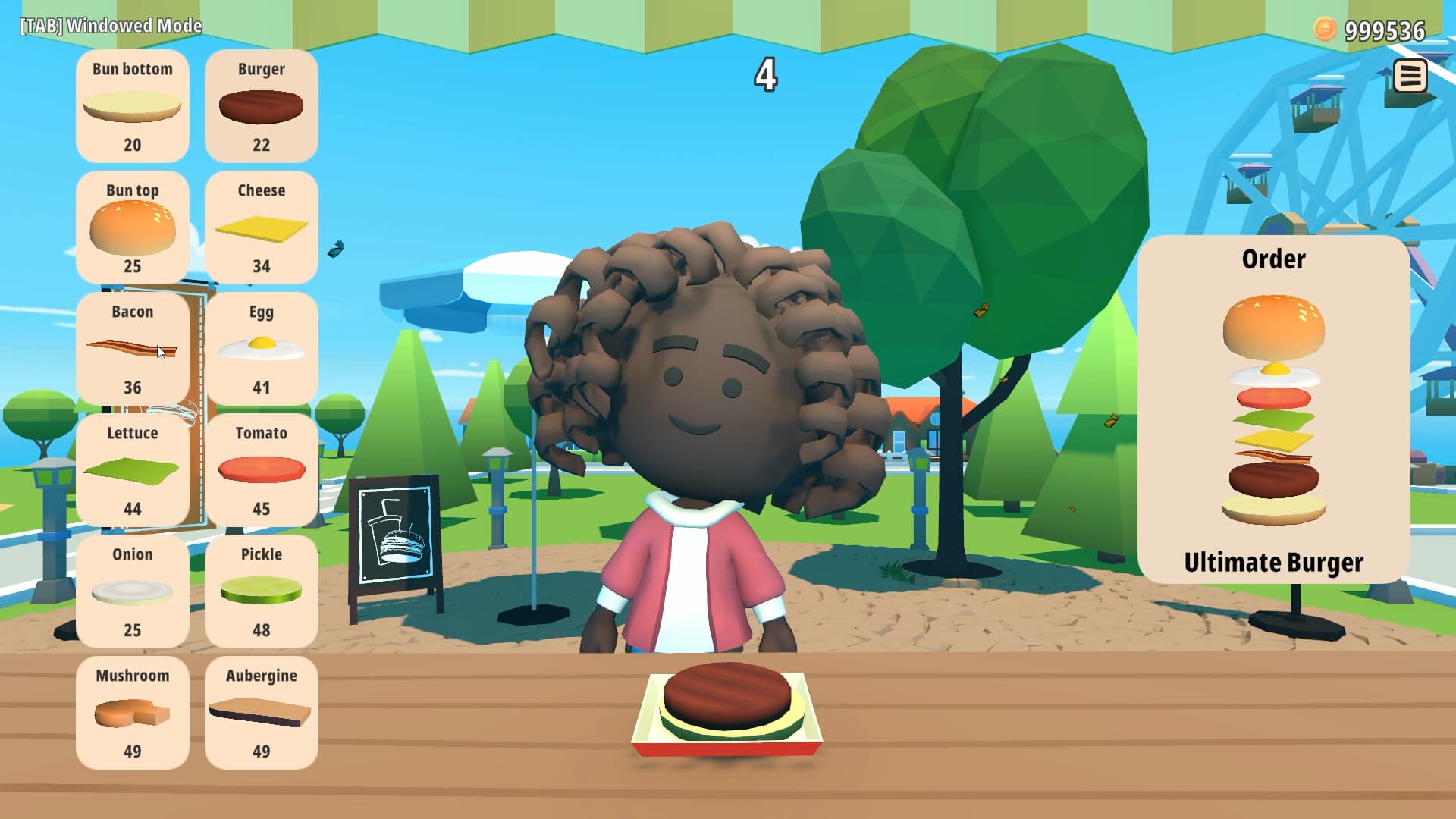Add a Pickle slice
Image resolution: width=1456 pixels, height=819 pixels.
[261, 591]
